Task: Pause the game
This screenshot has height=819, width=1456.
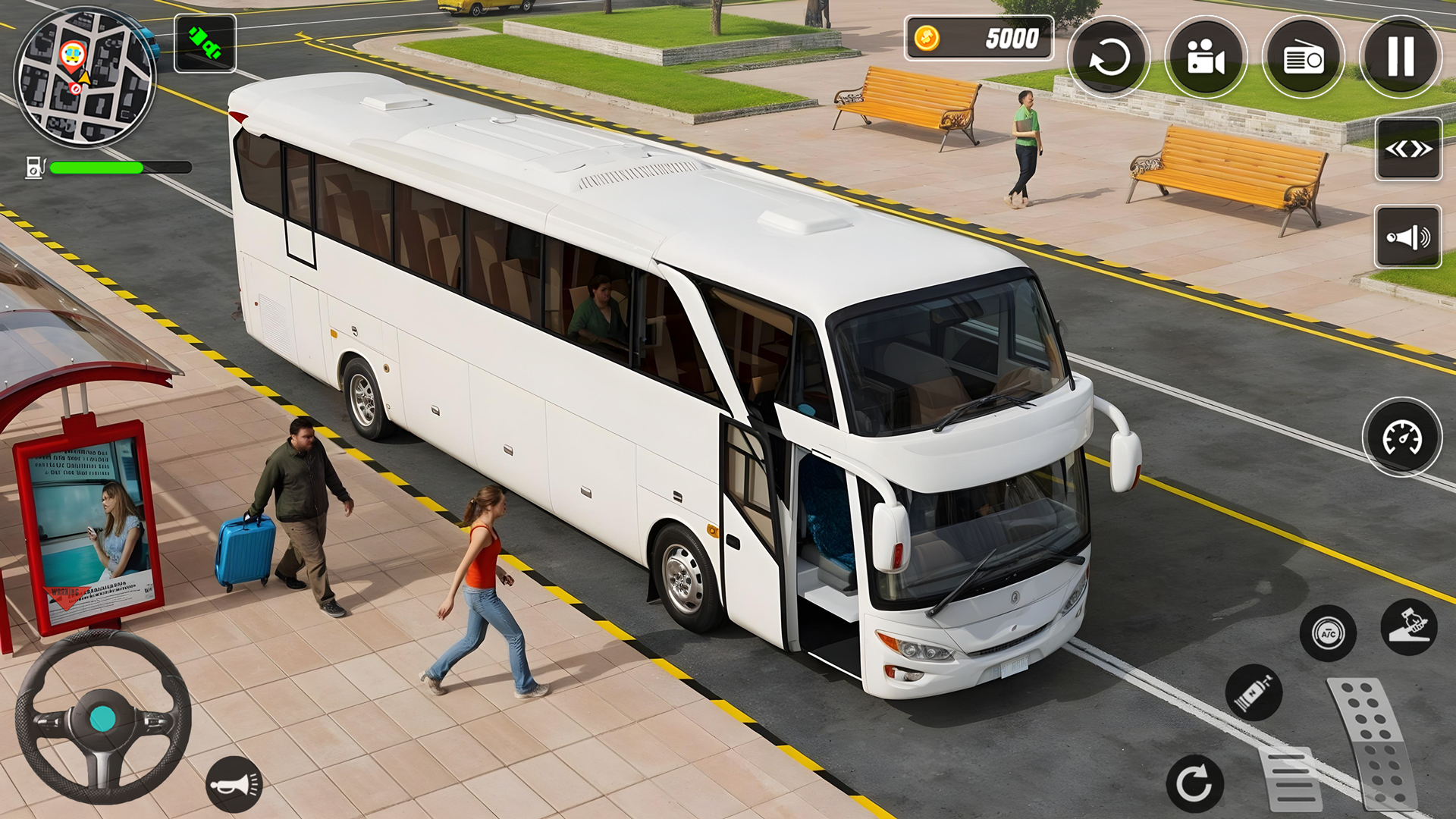Action: 1400,58
